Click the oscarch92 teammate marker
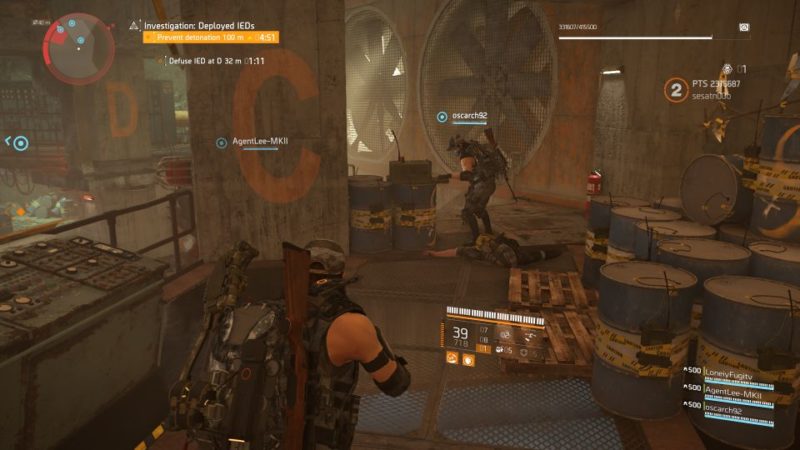Screen dimensions: 800x450 pos(442,116)
